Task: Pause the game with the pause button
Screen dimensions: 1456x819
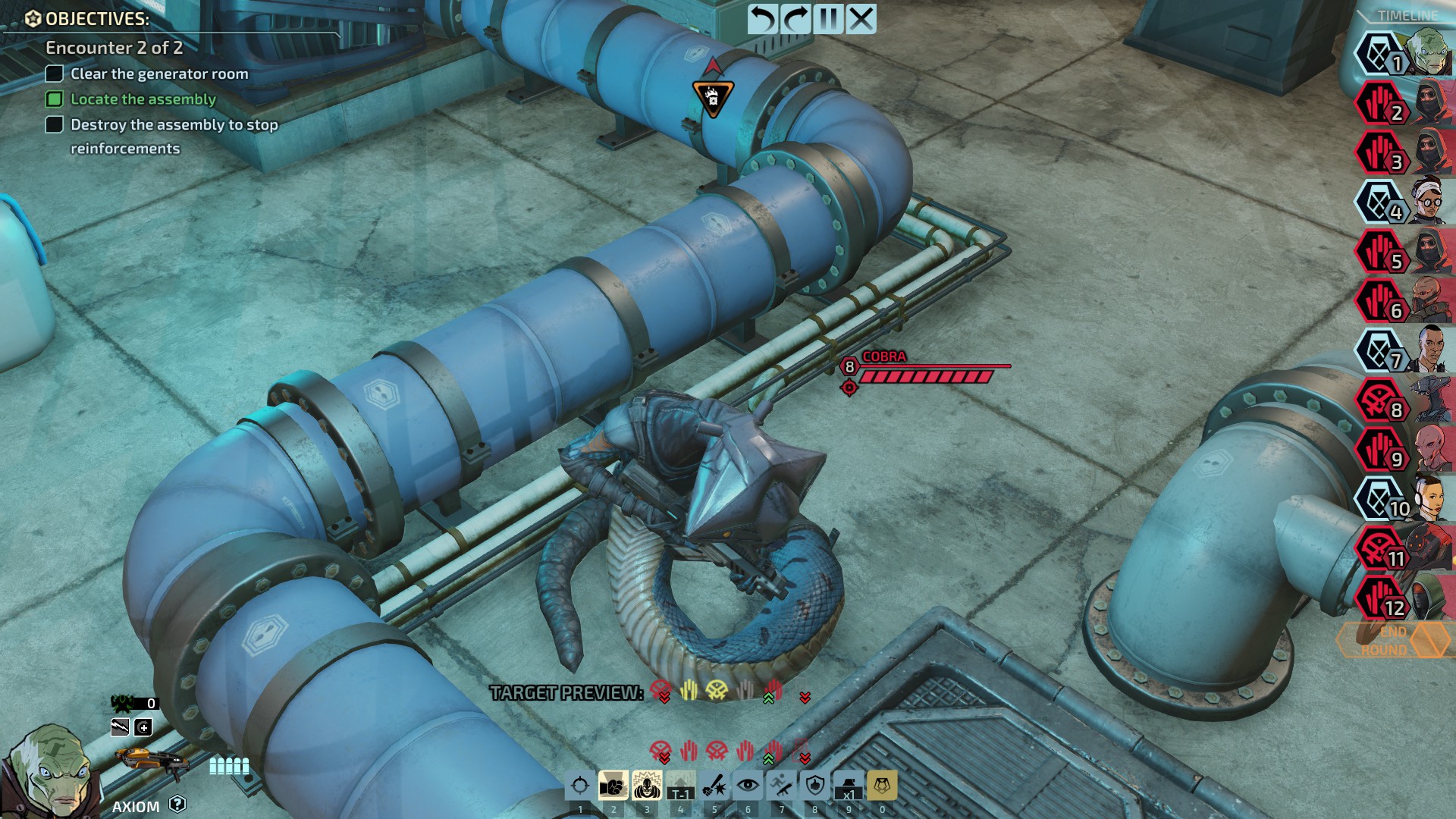Action: 828,19
